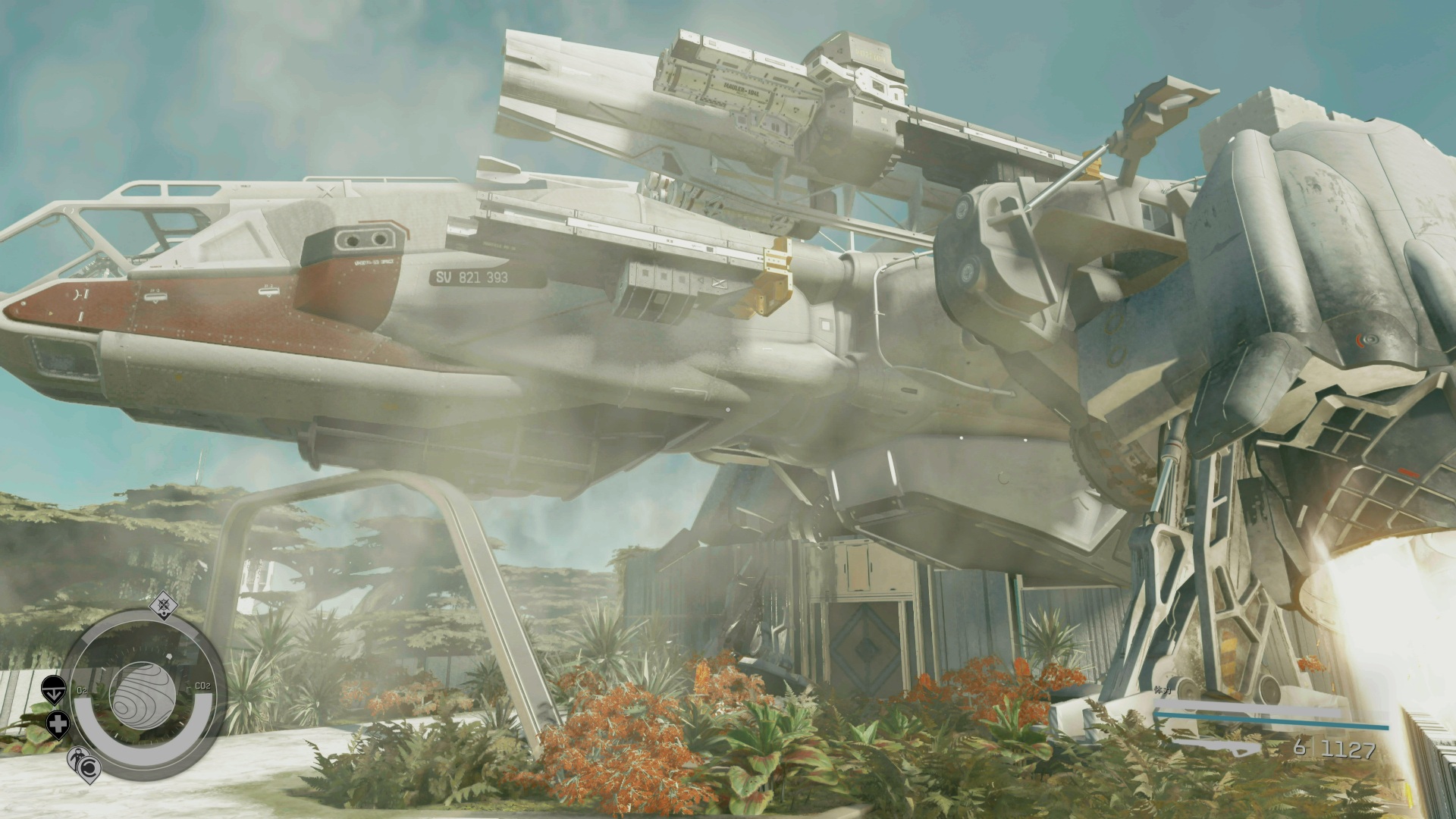Viewport: 1456px width, 819px height.
Task: Select the medical cross marker icon
Action: coord(58,723)
